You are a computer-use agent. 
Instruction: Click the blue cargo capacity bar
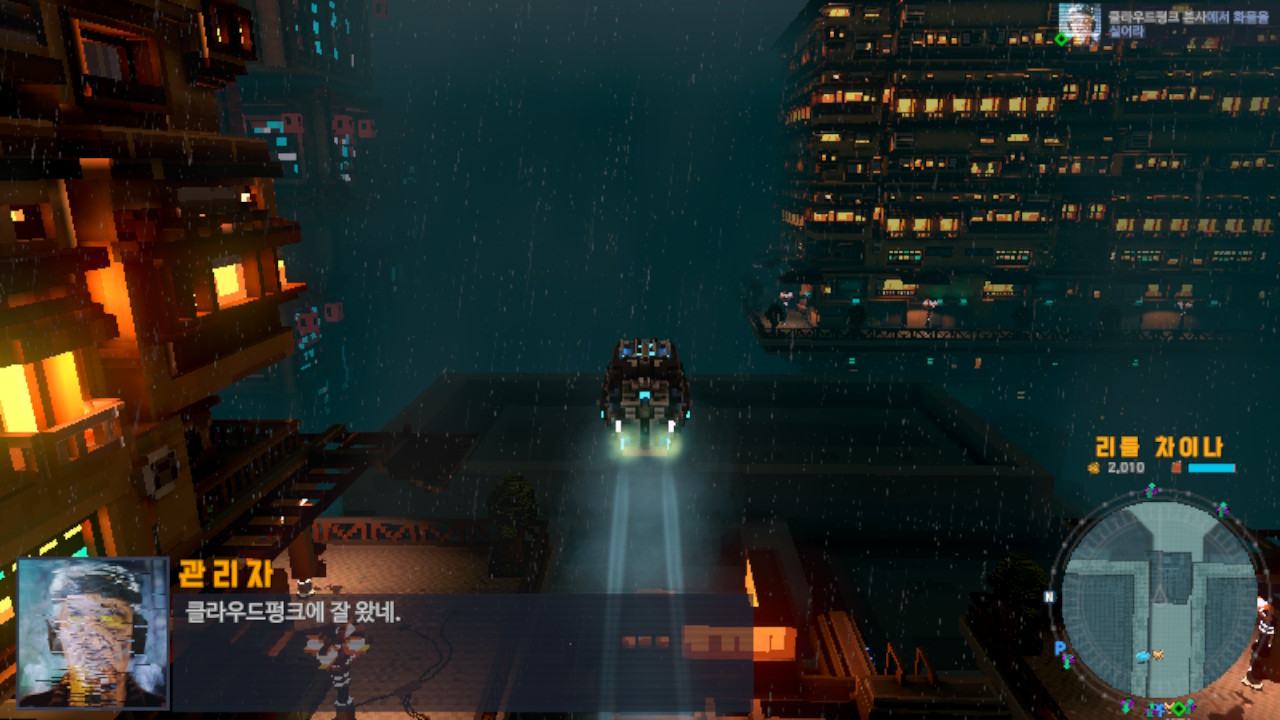[x=1211, y=467]
